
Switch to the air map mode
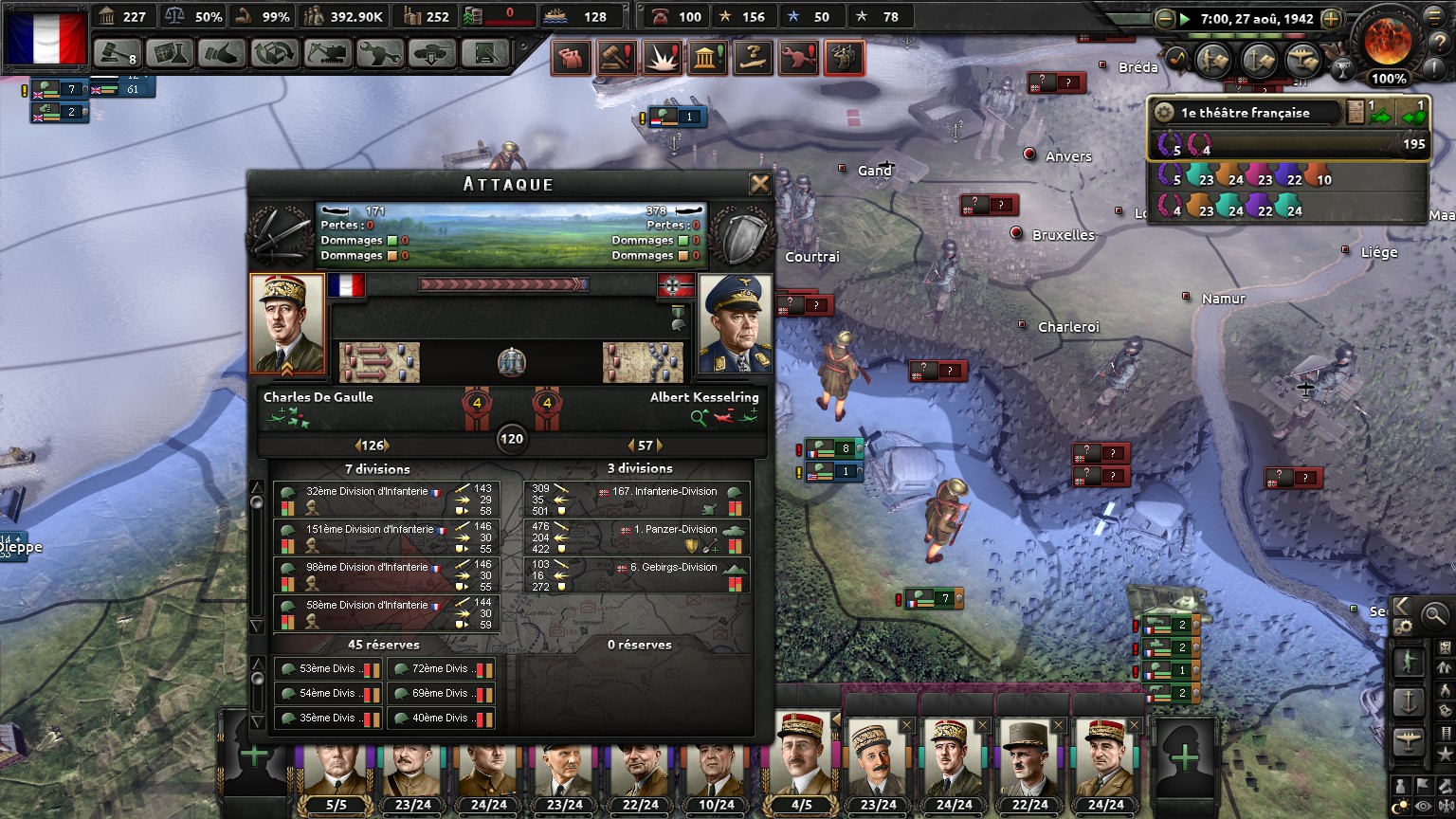(1408, 742)
